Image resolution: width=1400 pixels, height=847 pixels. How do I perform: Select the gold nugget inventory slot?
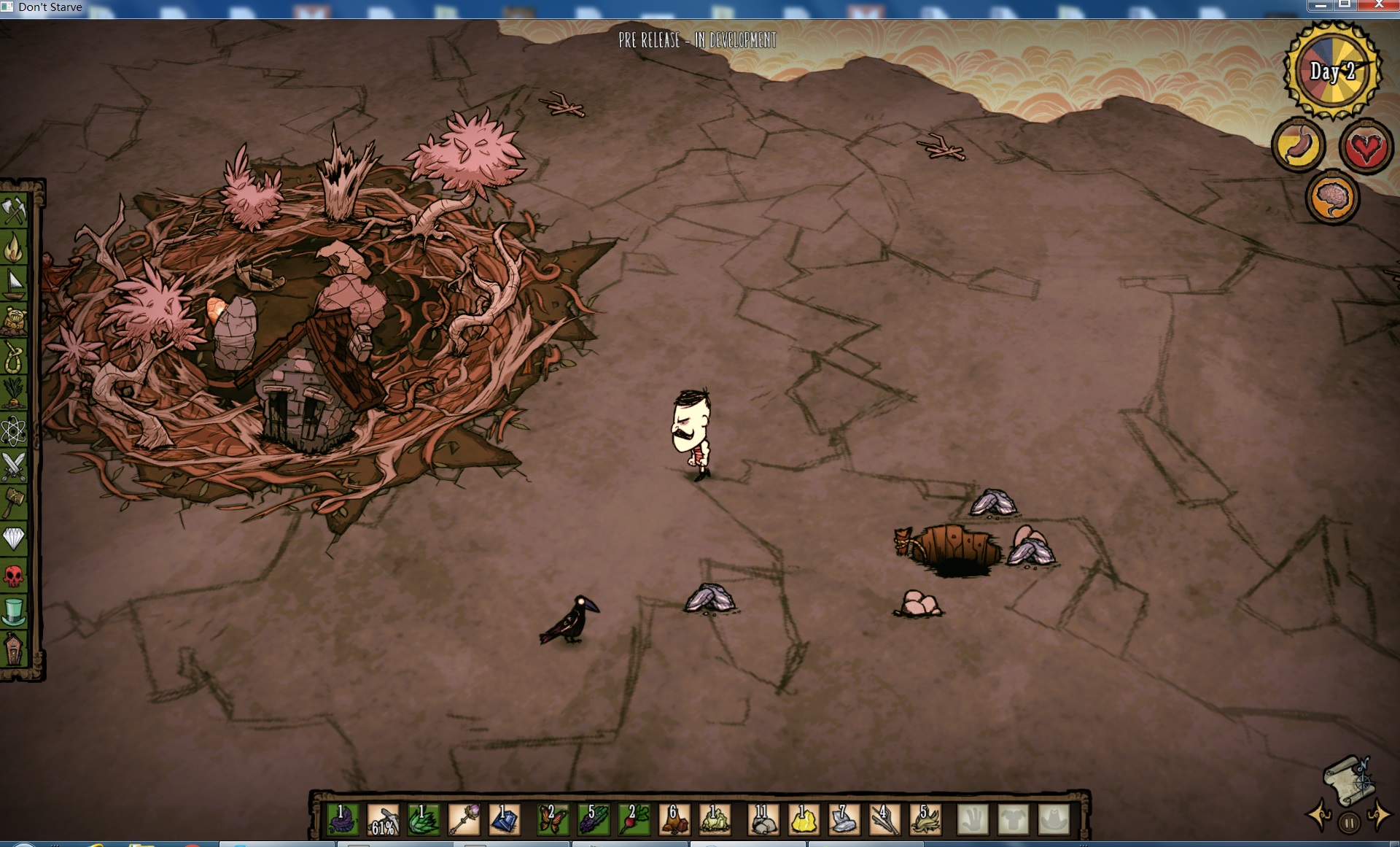[803, 820]
